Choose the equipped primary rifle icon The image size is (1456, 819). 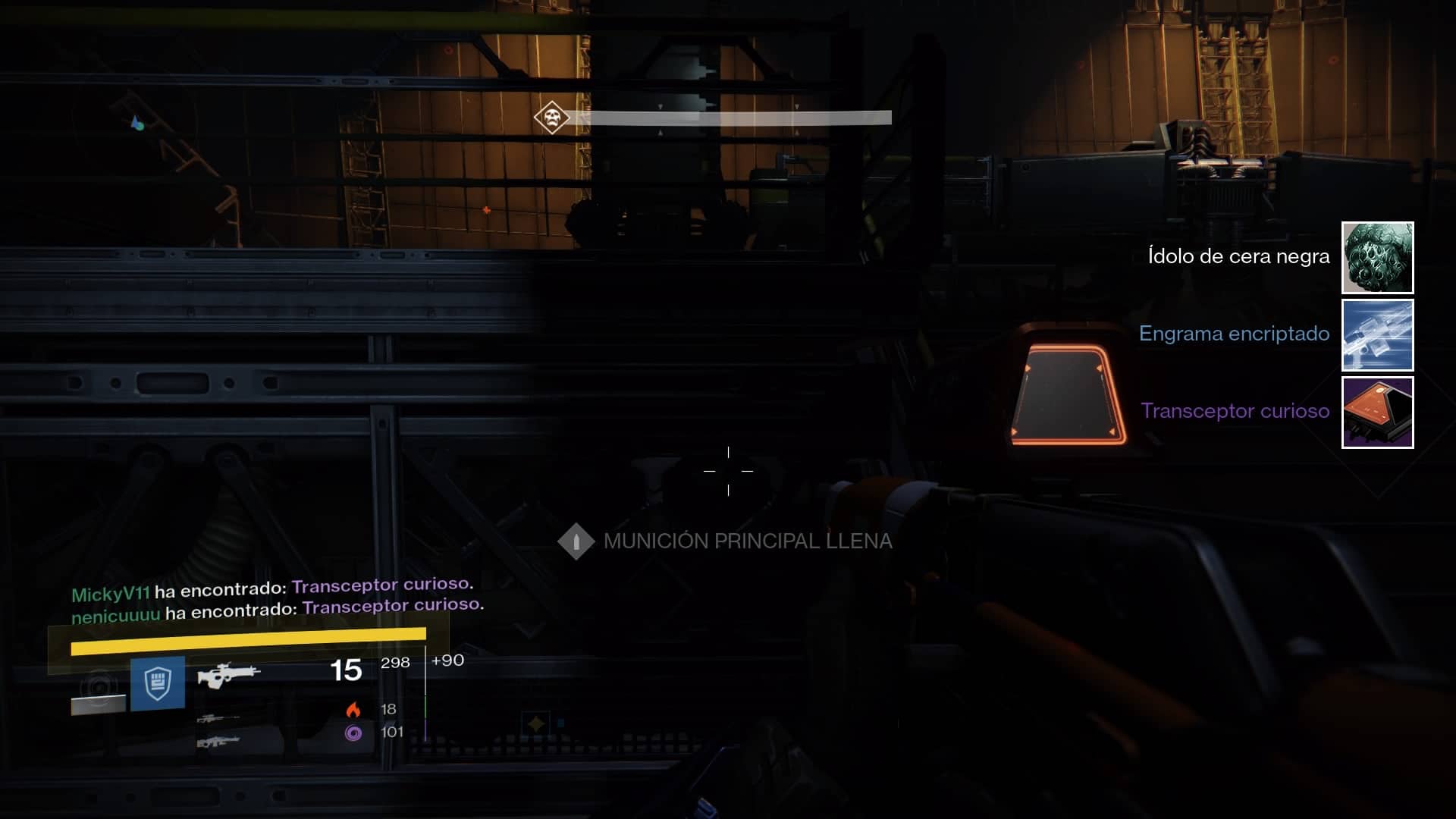point(228,673)
